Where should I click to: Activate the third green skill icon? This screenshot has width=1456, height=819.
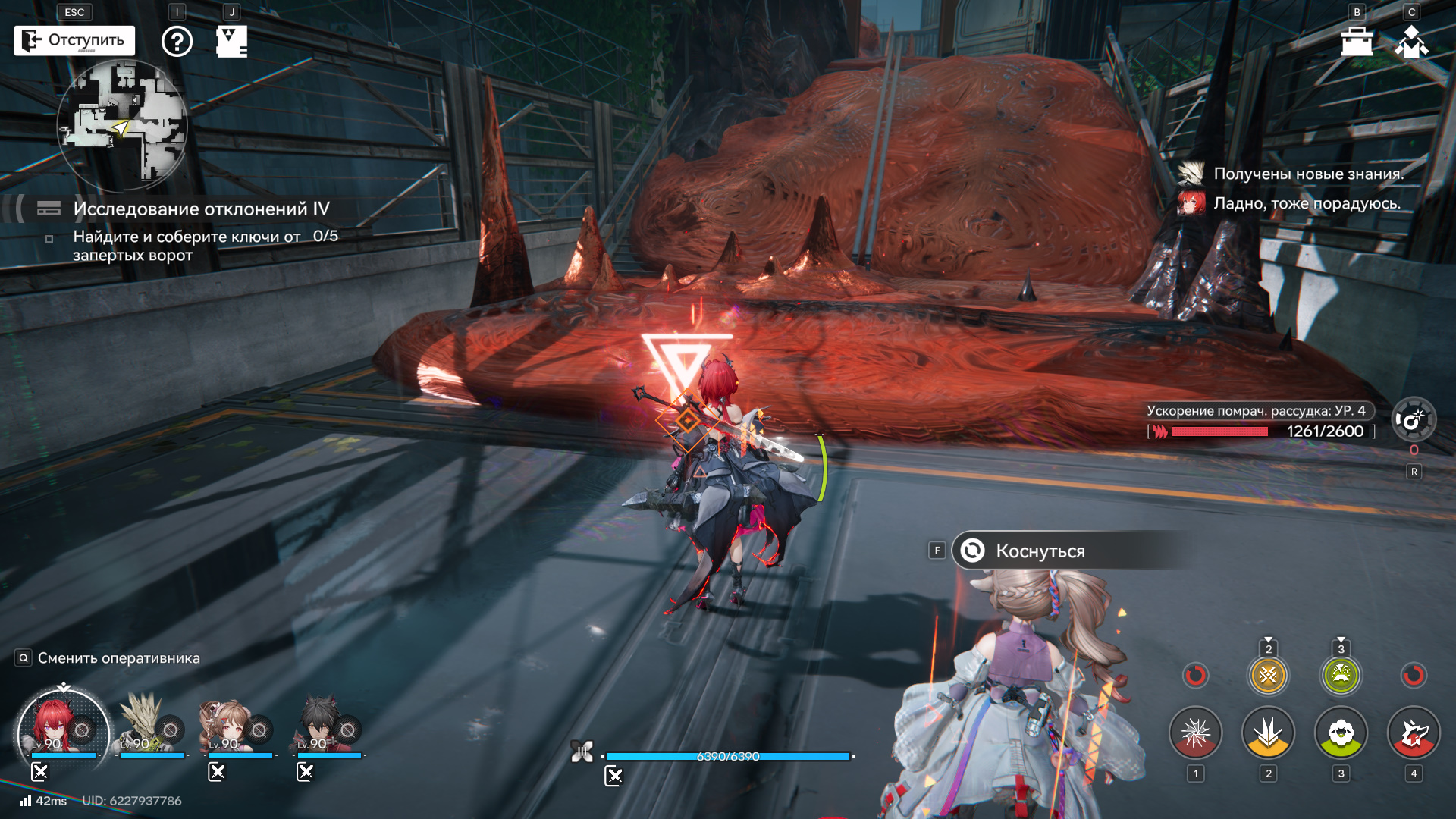[x=1341, y=733]
